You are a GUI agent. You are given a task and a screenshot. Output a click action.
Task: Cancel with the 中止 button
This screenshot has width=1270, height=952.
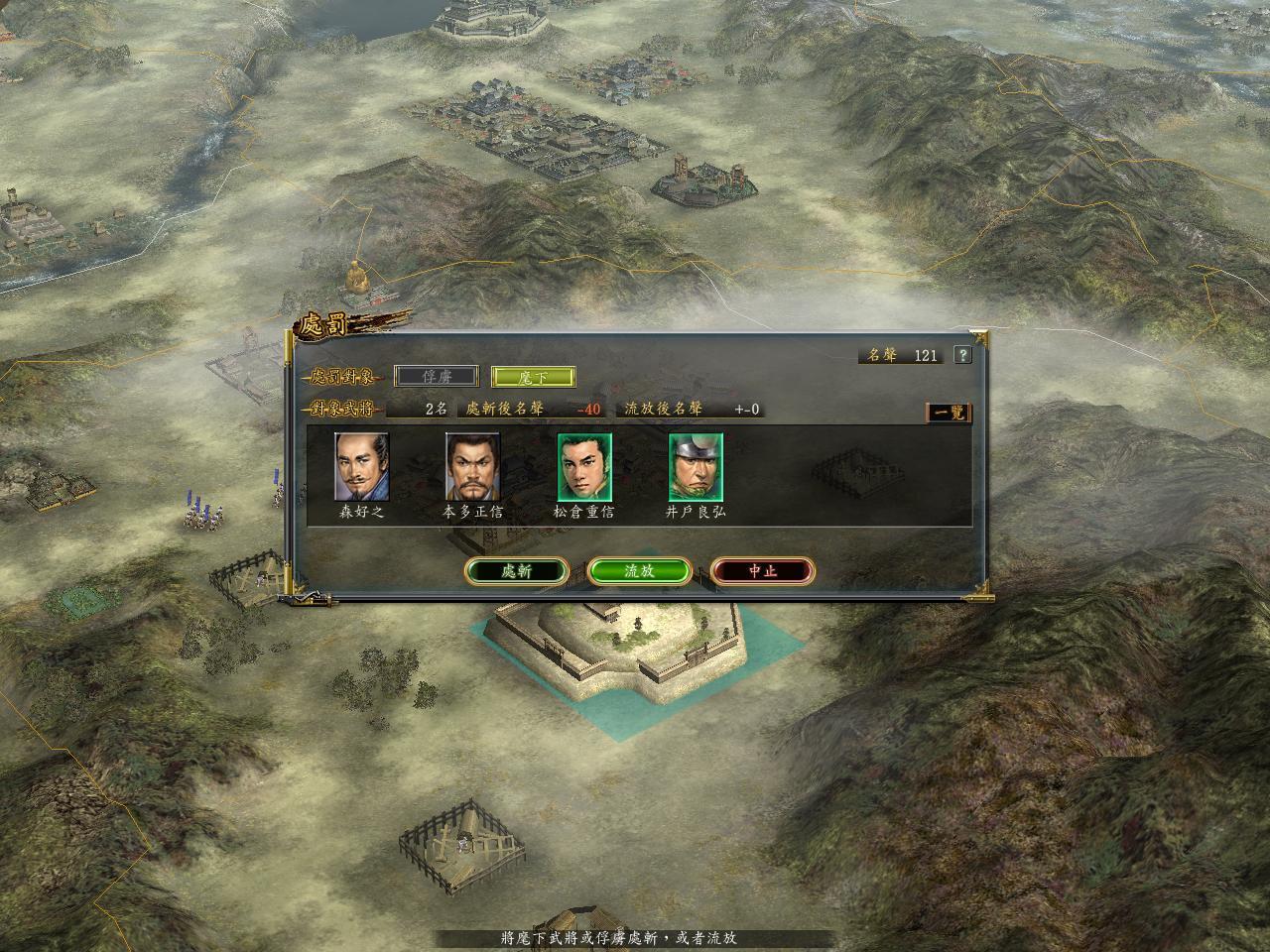[x=762, y=571]
